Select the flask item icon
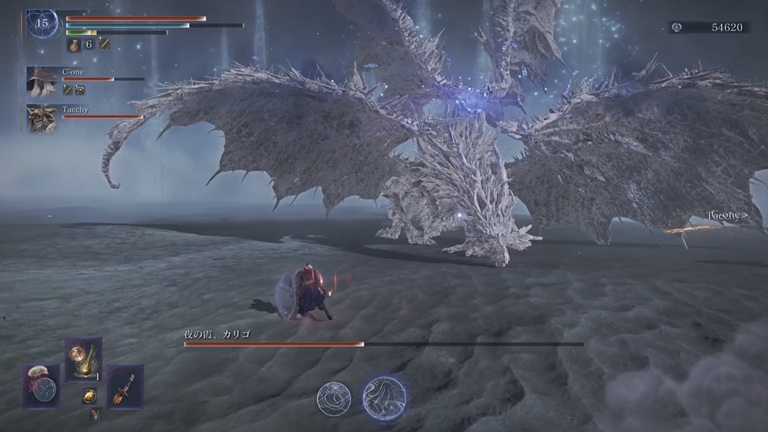 [x=74, y=44]
